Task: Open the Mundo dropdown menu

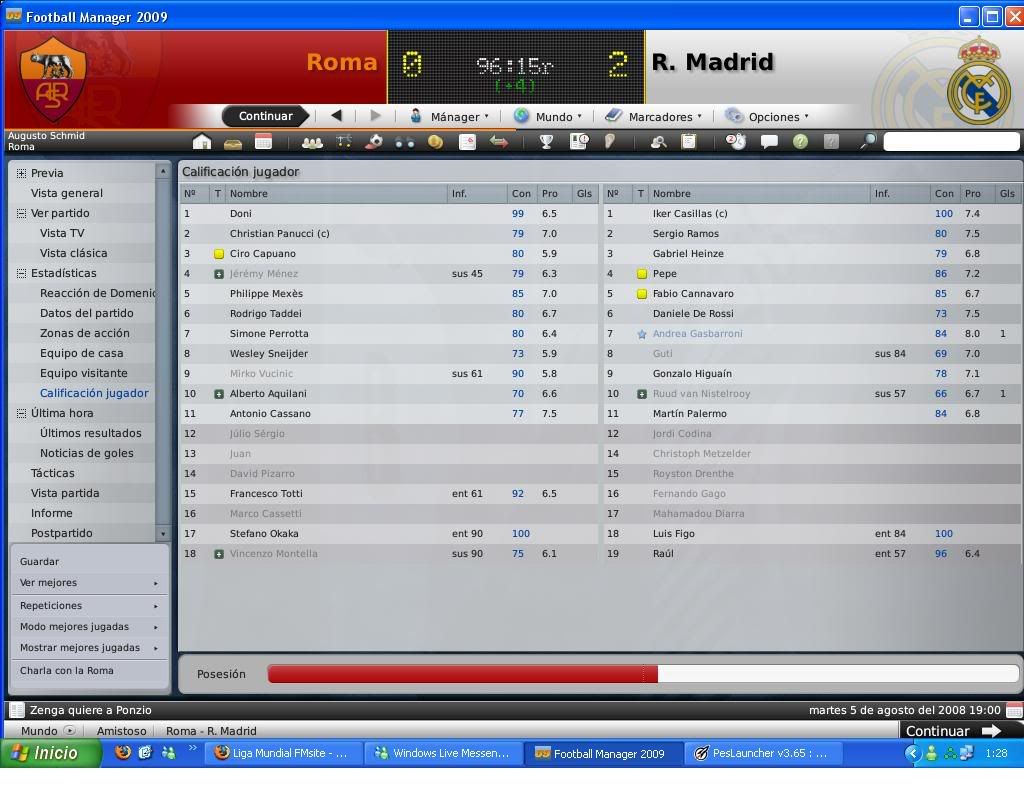Action: pos(548,116)
